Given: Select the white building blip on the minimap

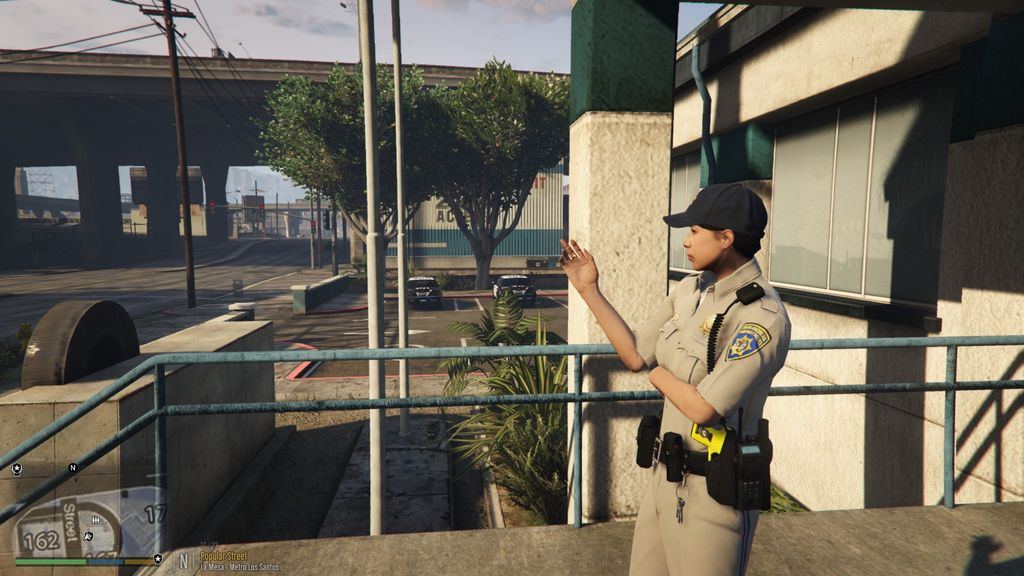Looking at the screenshot, I should [96, 520].
